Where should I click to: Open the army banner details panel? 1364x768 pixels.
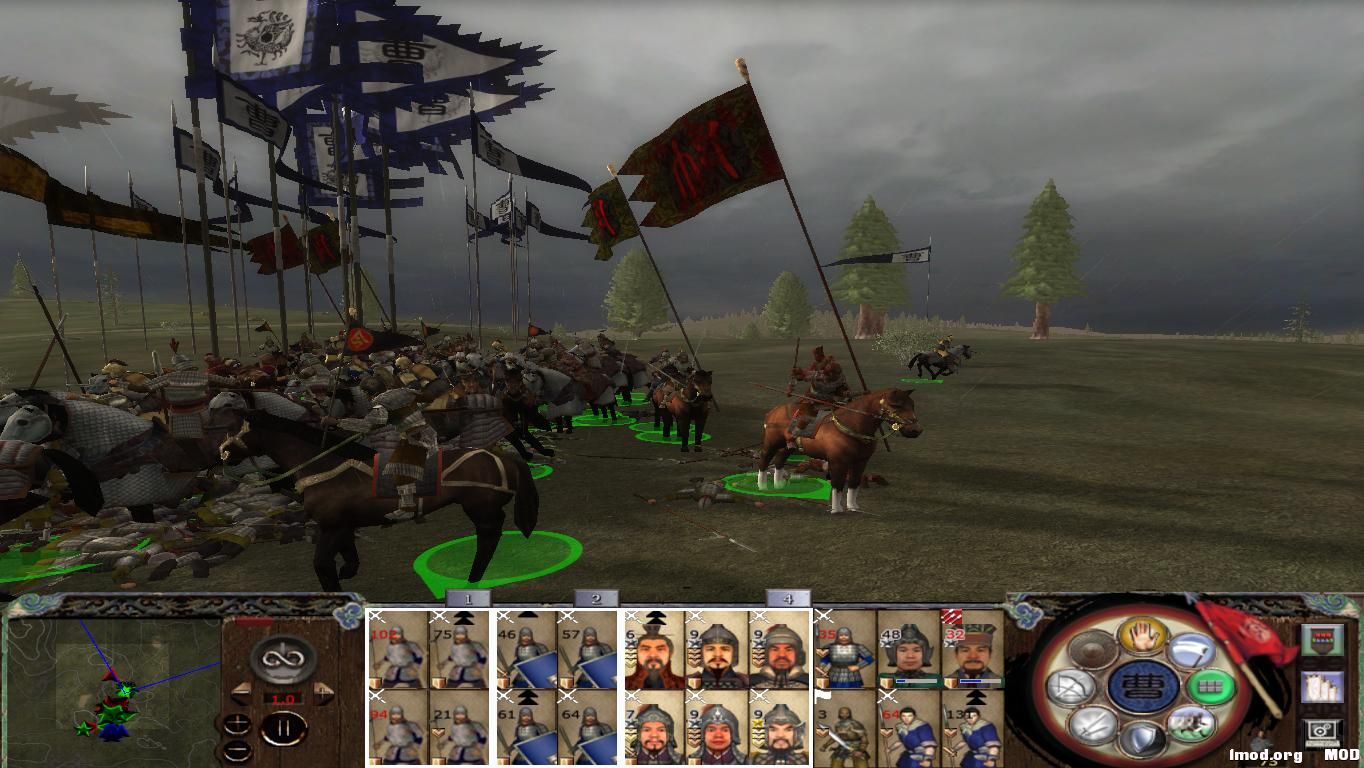[x=1323, y=640]
